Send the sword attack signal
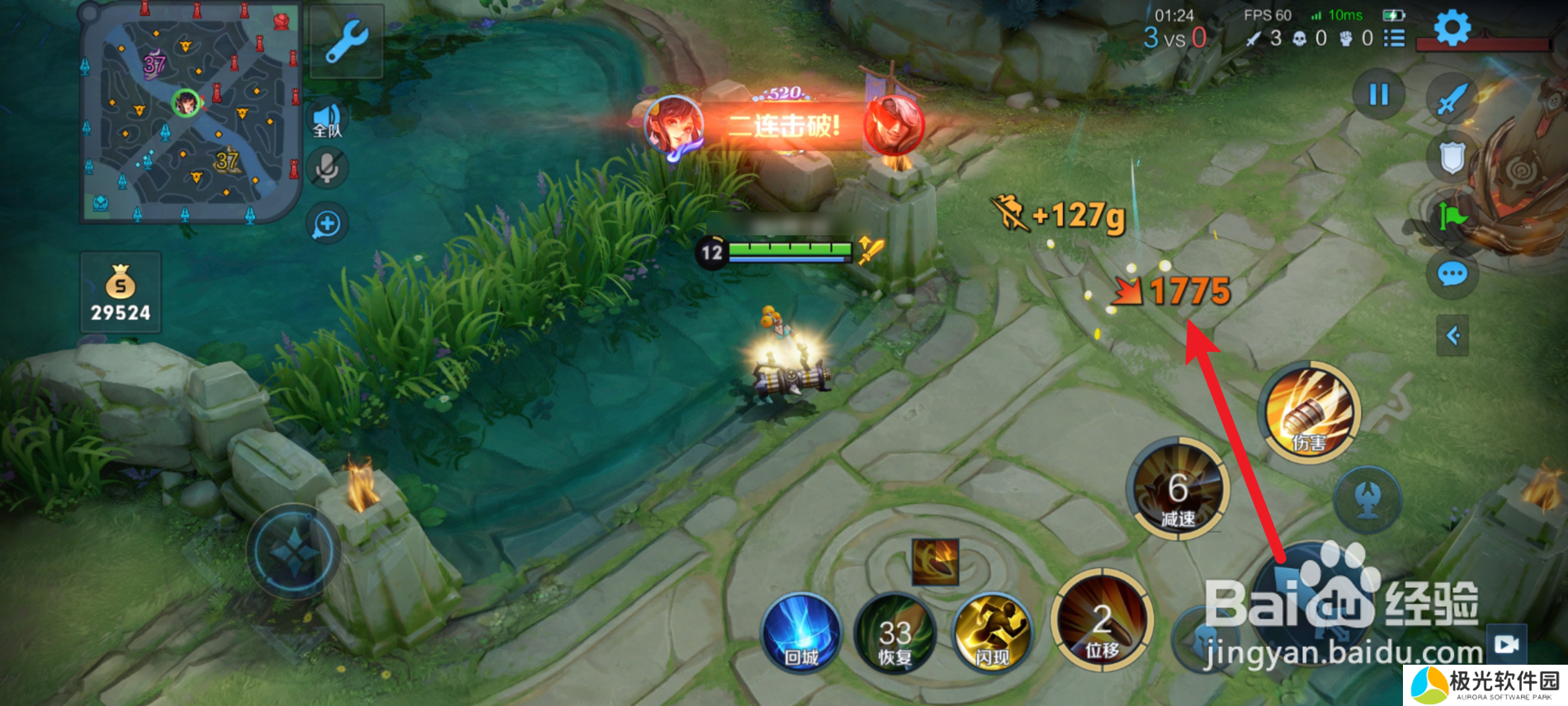This screenshot has width=1568, height=706. coord(1452,99)
